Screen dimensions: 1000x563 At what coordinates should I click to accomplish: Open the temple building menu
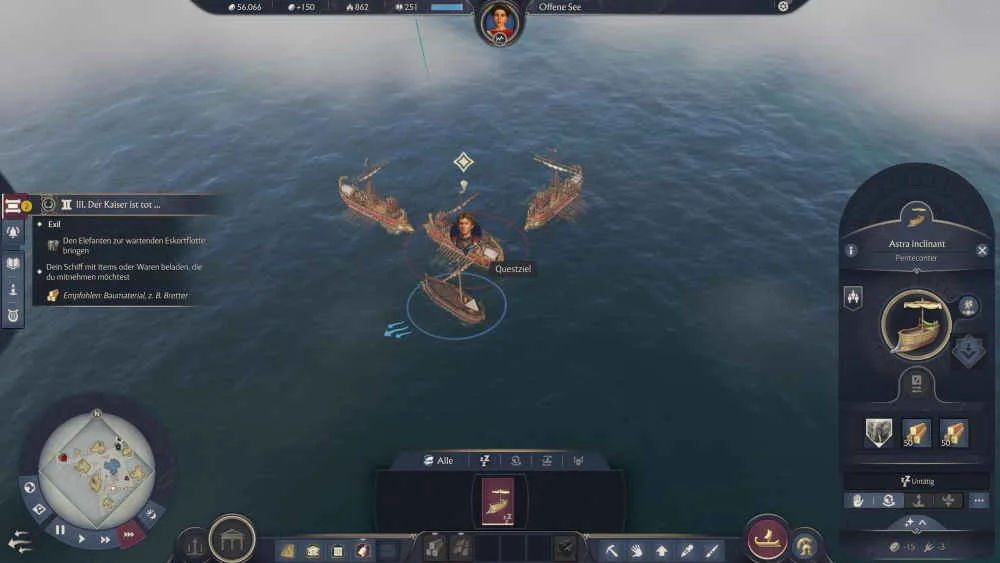[x=231, y=539]
